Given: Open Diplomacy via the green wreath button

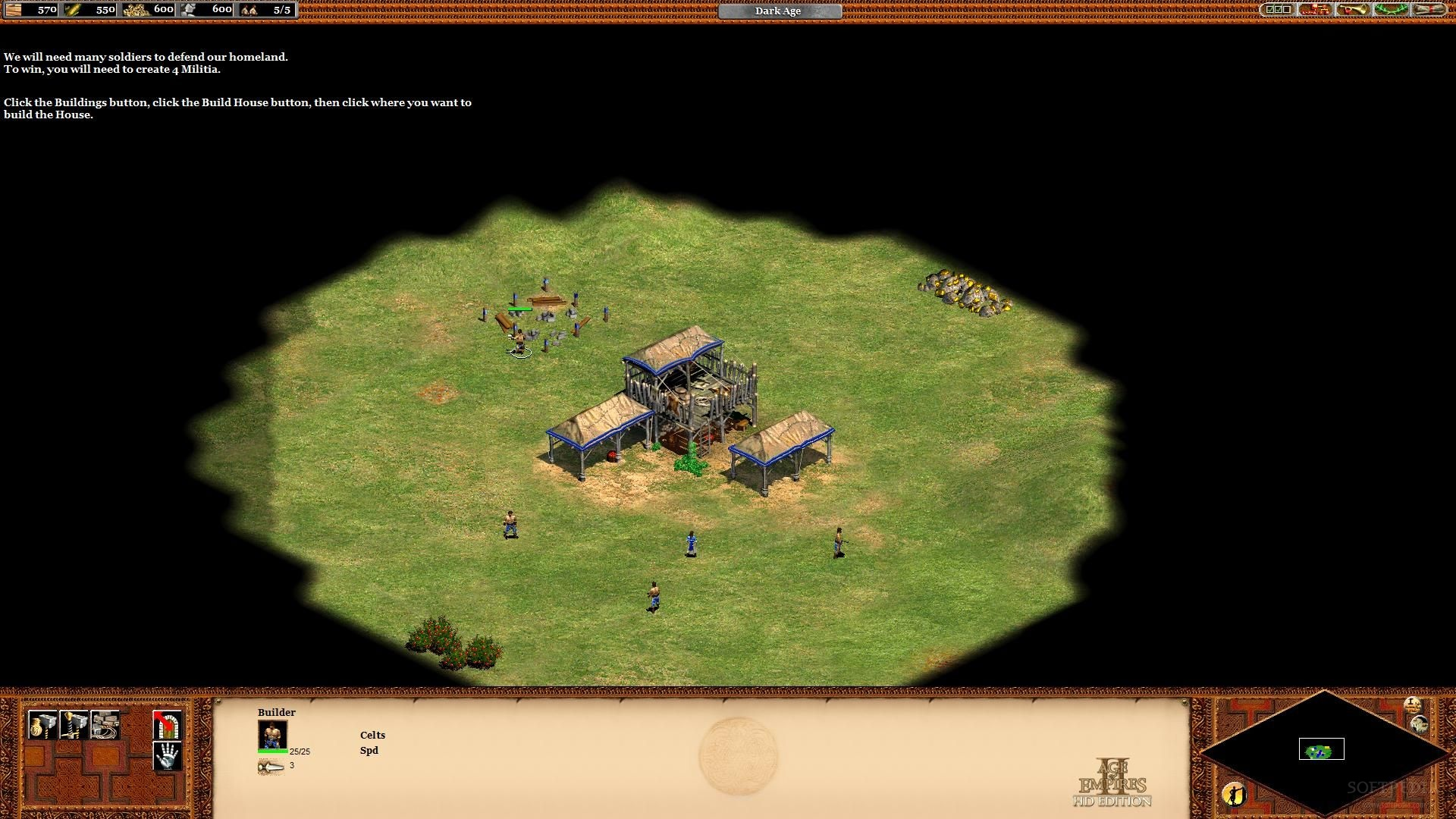Looking at the screenshot, I should pos(1391,10).
